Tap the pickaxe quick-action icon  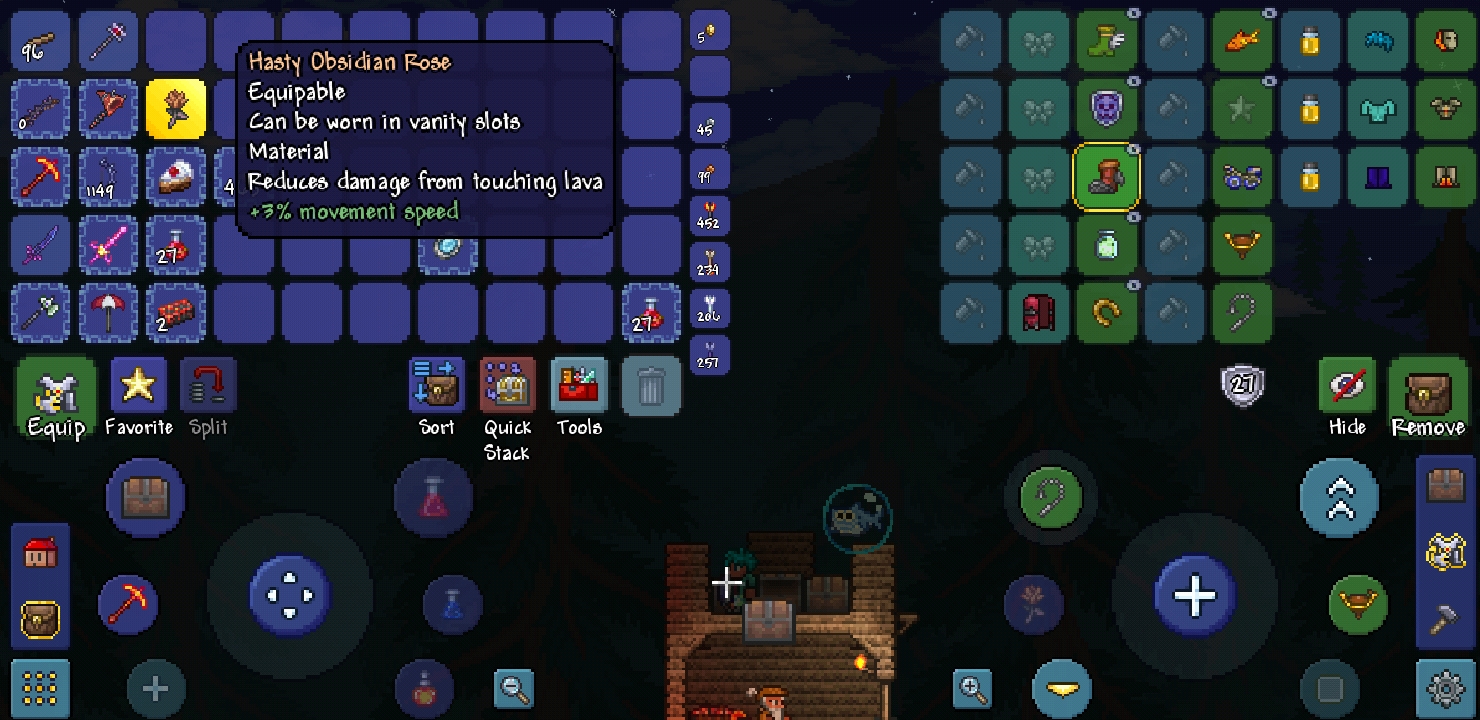[129, 604]
